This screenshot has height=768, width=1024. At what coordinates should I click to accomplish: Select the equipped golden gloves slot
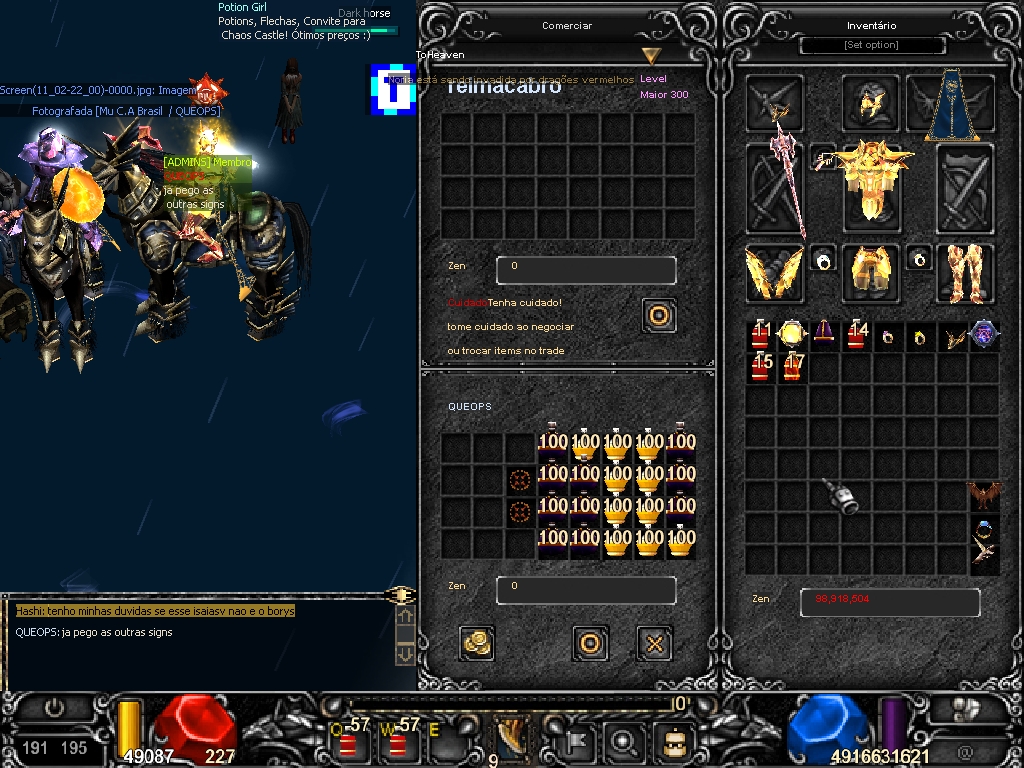[x=774, y=273]
